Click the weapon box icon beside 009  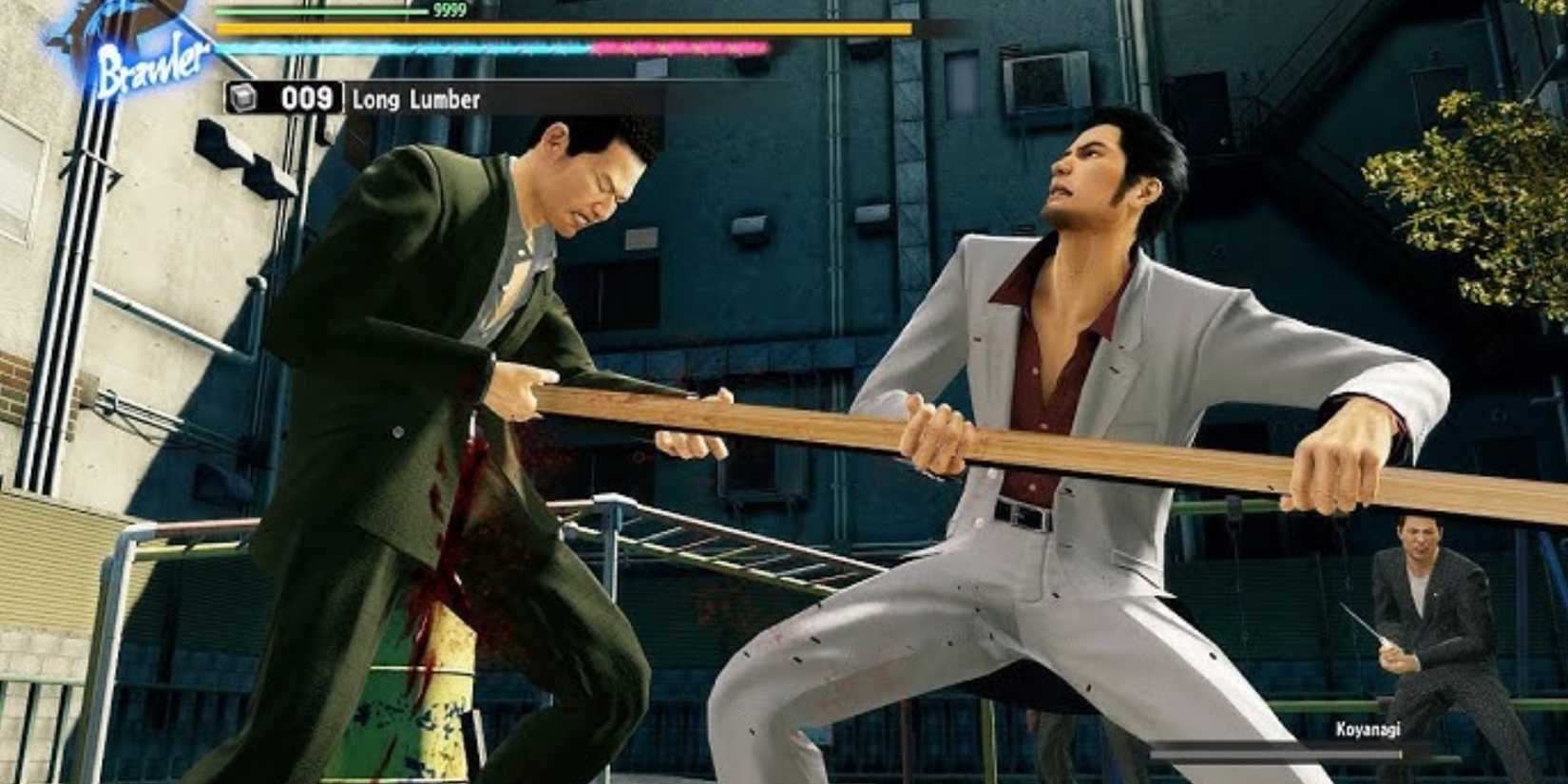point(240,97)
